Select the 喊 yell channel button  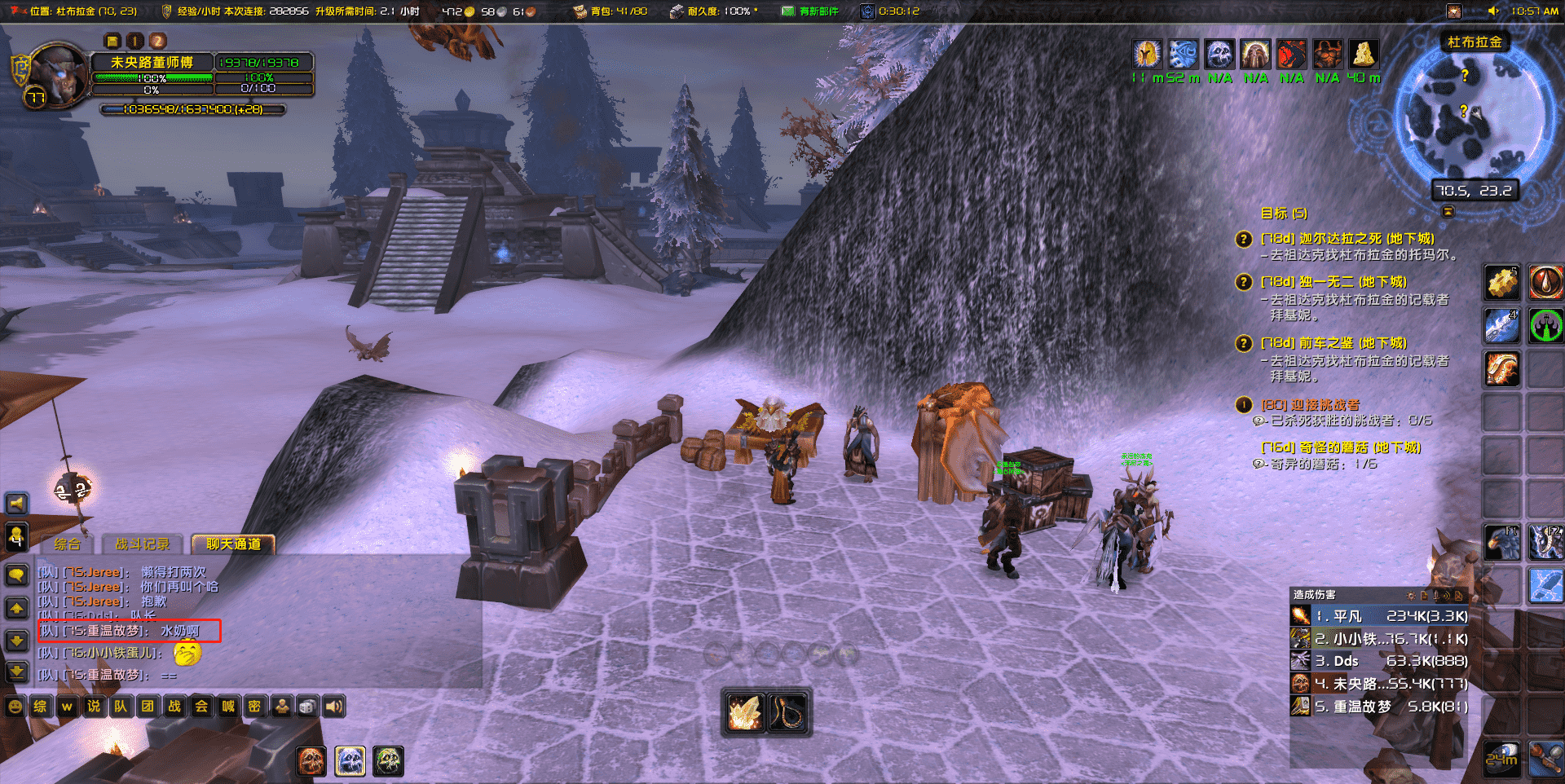[x=228, y=707]
